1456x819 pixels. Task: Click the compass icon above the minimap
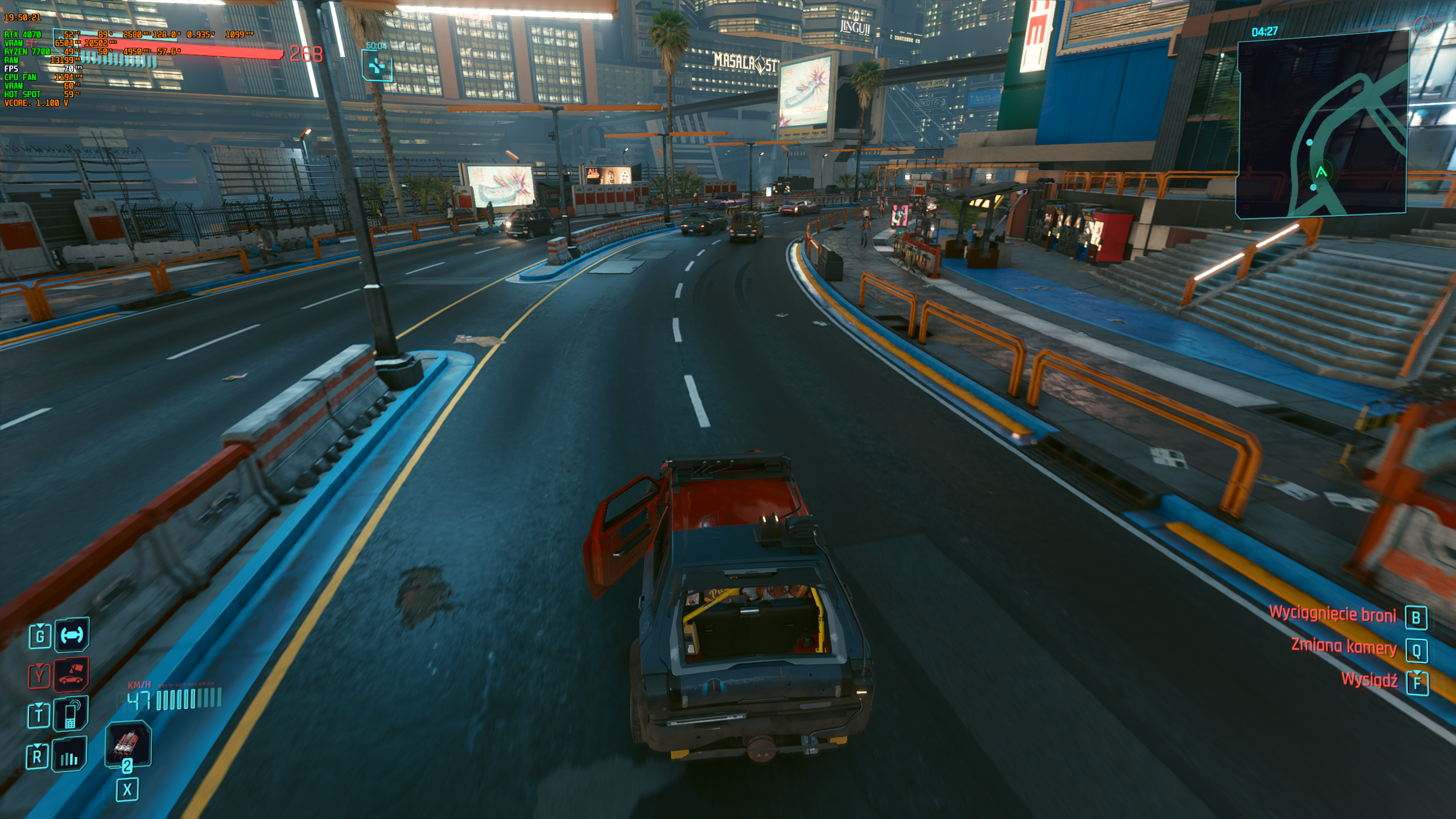(x=1422, y=25)
